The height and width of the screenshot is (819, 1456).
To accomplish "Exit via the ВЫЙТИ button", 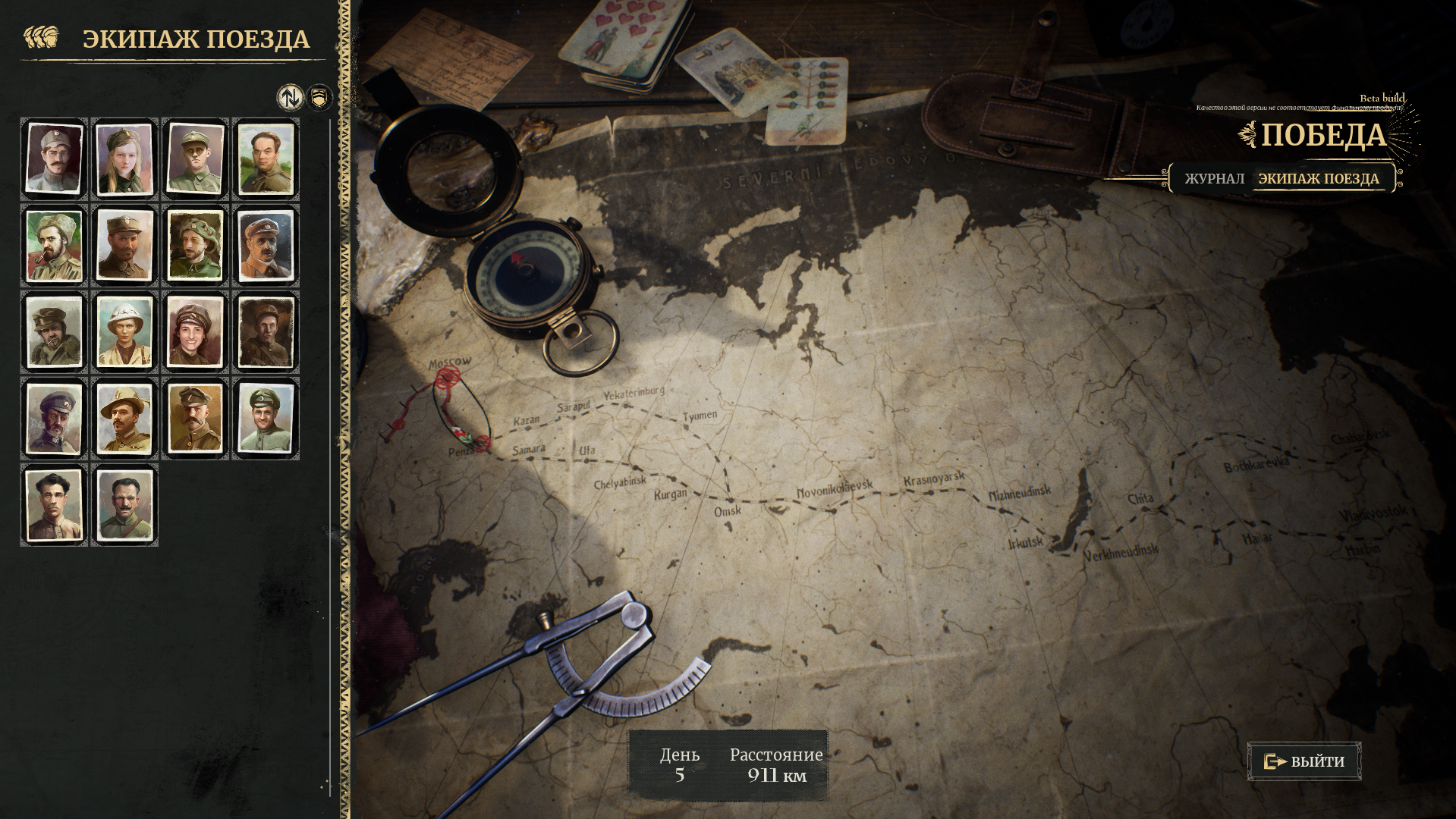I will pos(1304,761).
